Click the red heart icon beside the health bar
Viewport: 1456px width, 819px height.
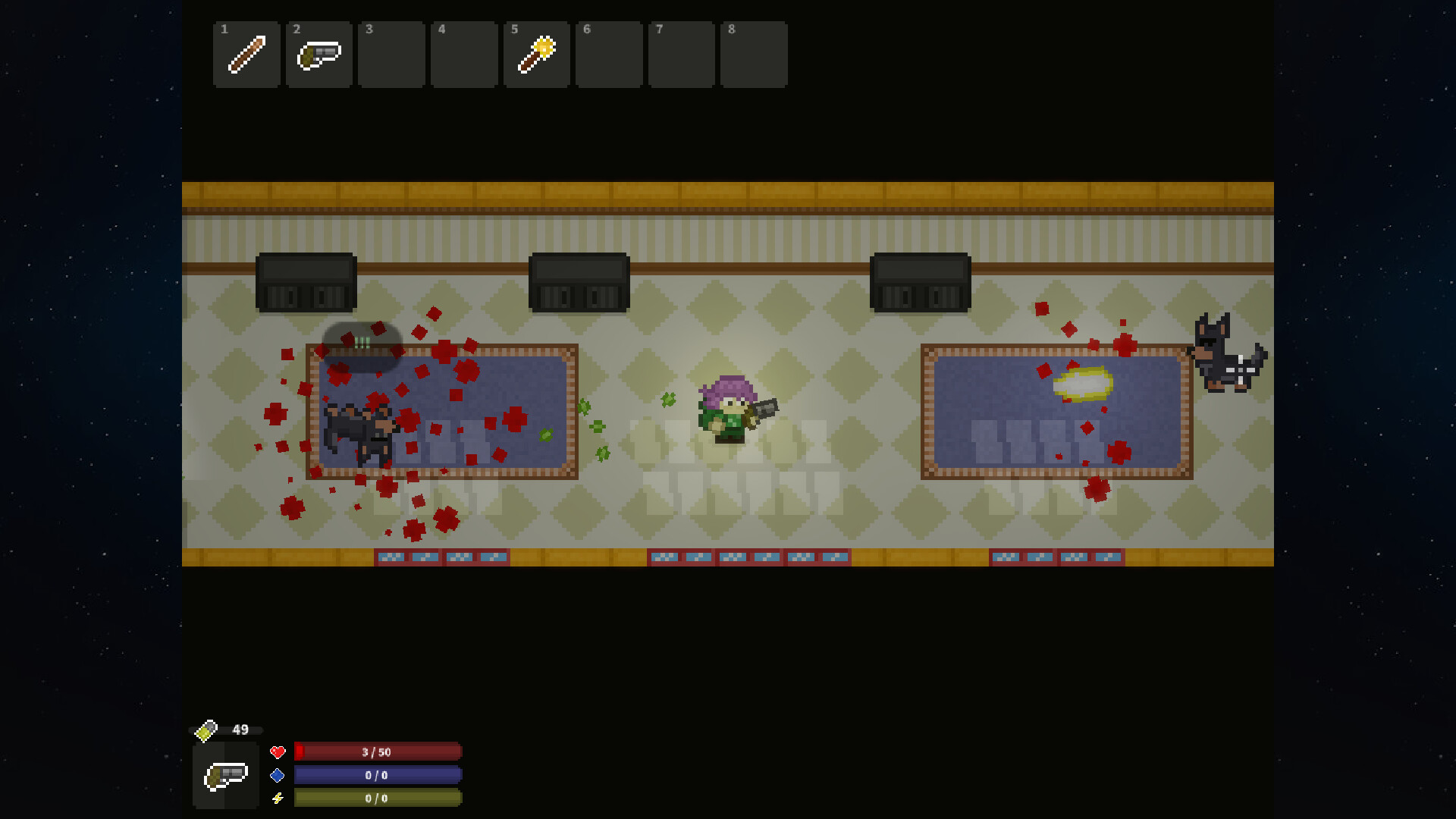pyautogui.click(x=278, y=752)
